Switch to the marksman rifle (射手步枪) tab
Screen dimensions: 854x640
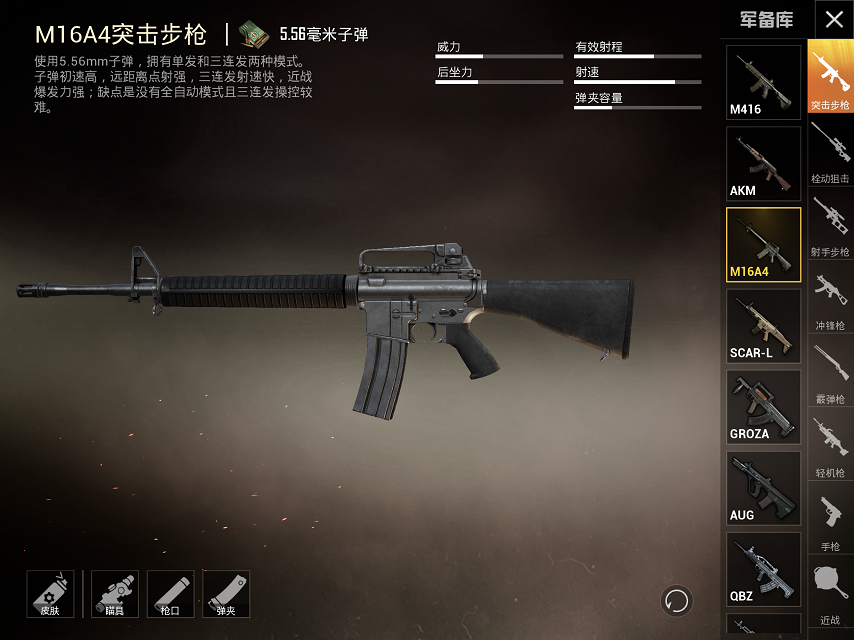[x=830, y=225]
